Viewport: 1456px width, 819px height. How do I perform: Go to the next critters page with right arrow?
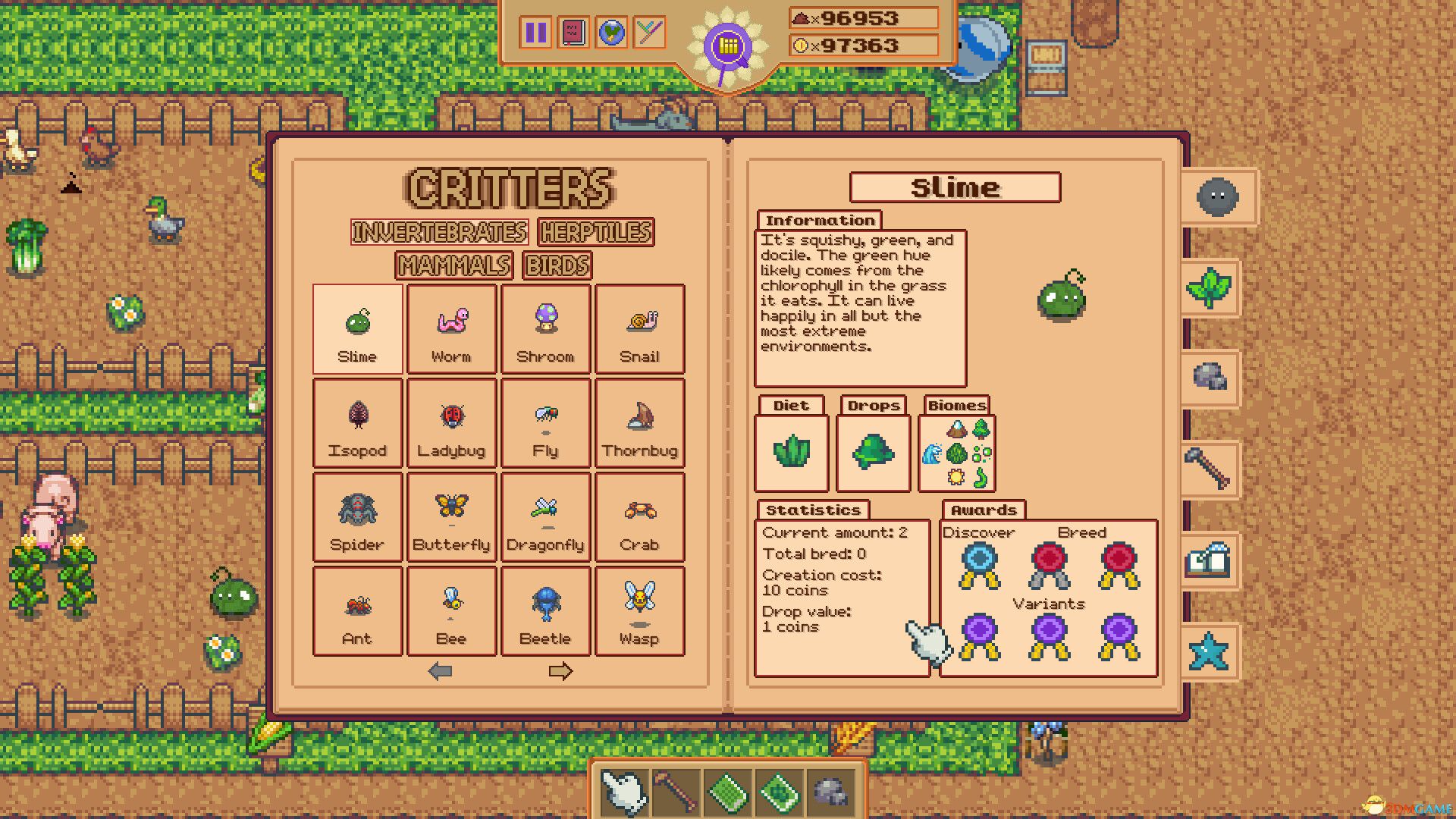pyautogui.click(x=561, y=670)
